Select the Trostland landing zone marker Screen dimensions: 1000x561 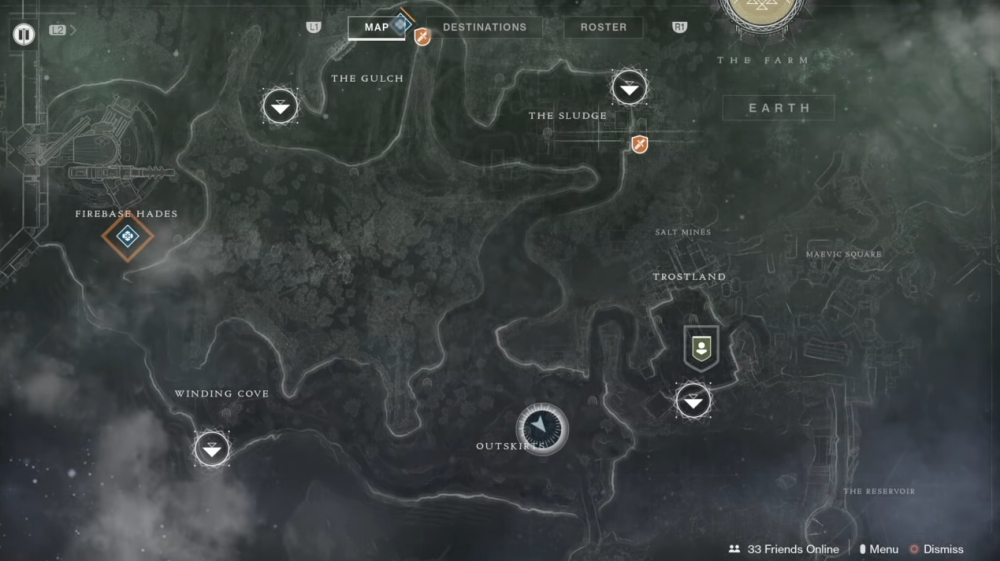693,401
